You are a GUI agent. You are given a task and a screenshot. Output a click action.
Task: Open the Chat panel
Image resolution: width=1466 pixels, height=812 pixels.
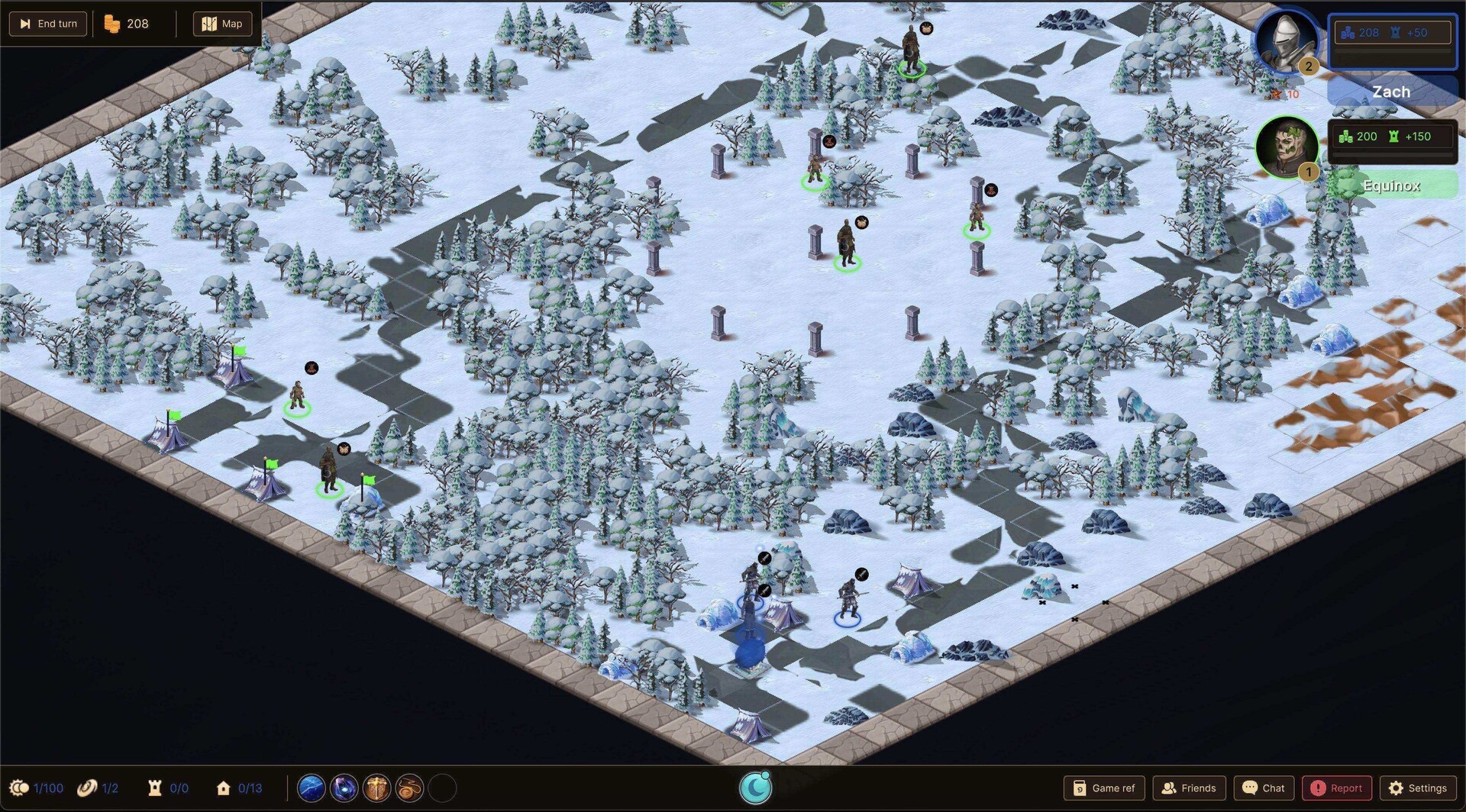pyautogui.click(x=1264, y=788)
